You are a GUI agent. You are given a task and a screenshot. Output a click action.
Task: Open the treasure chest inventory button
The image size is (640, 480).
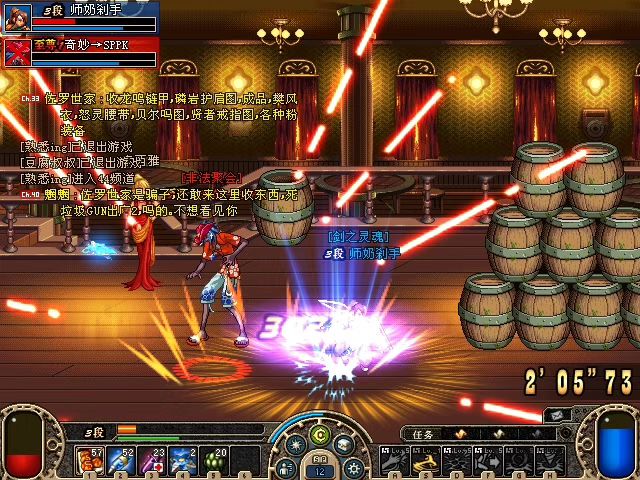[344, 445]
